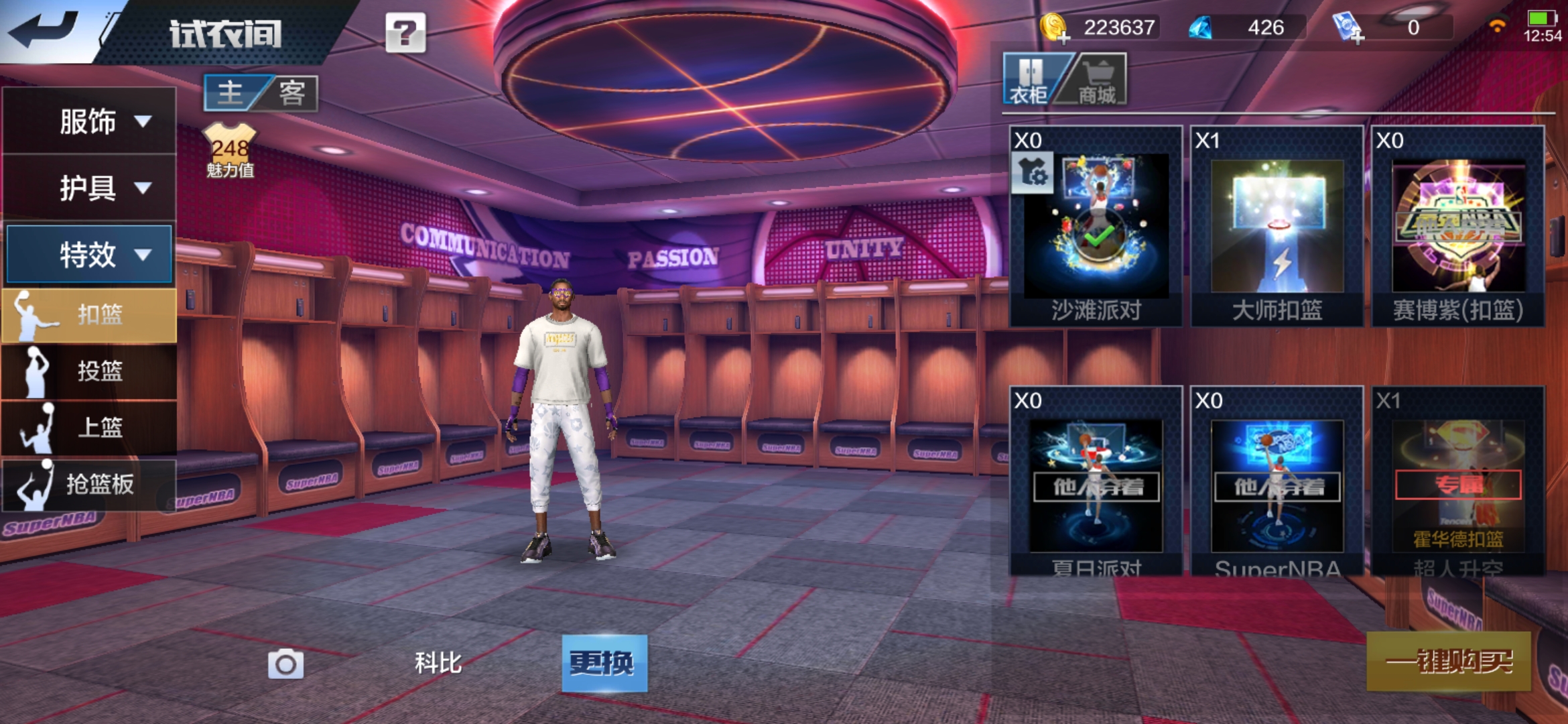Tap the 一键购买 one-click buy button
This screenshot has height=724, width=1568.
coord(1448,662)
